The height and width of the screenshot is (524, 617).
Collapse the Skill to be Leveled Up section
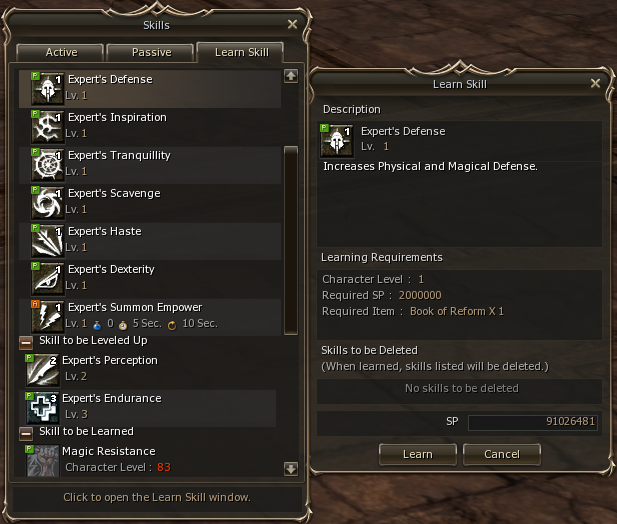(26, 342)
